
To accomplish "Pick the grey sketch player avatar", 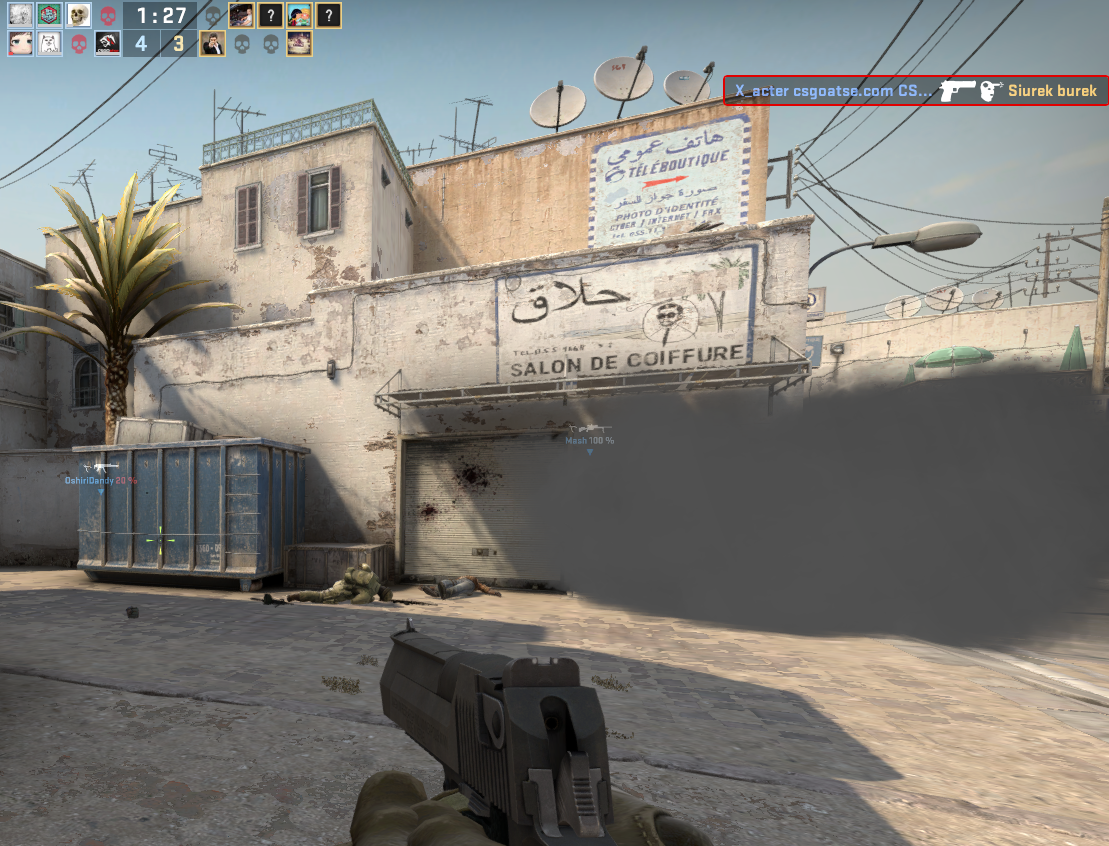I will tap(21, 15).
